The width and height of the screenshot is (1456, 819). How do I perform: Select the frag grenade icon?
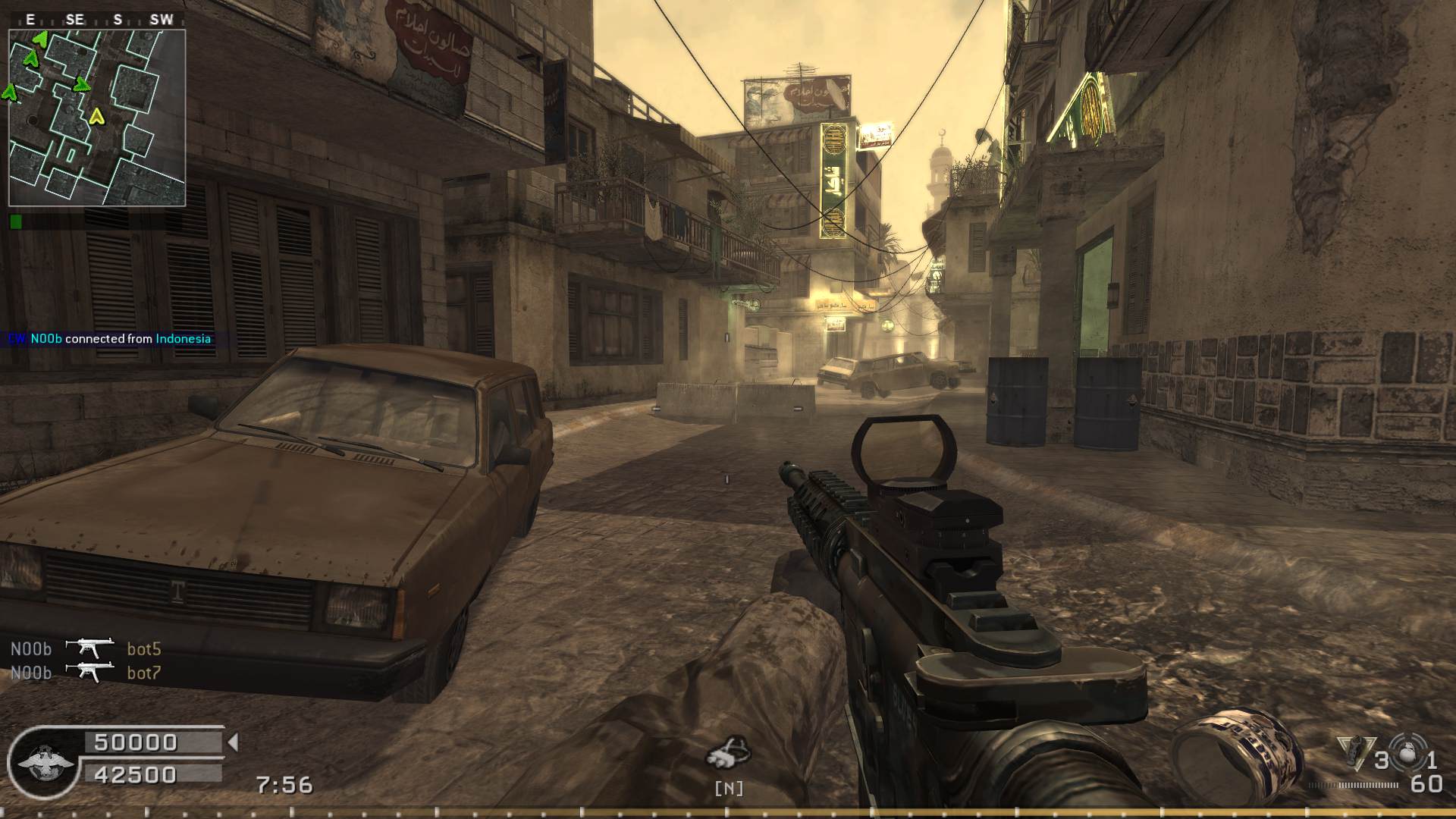pos(1408,755)
